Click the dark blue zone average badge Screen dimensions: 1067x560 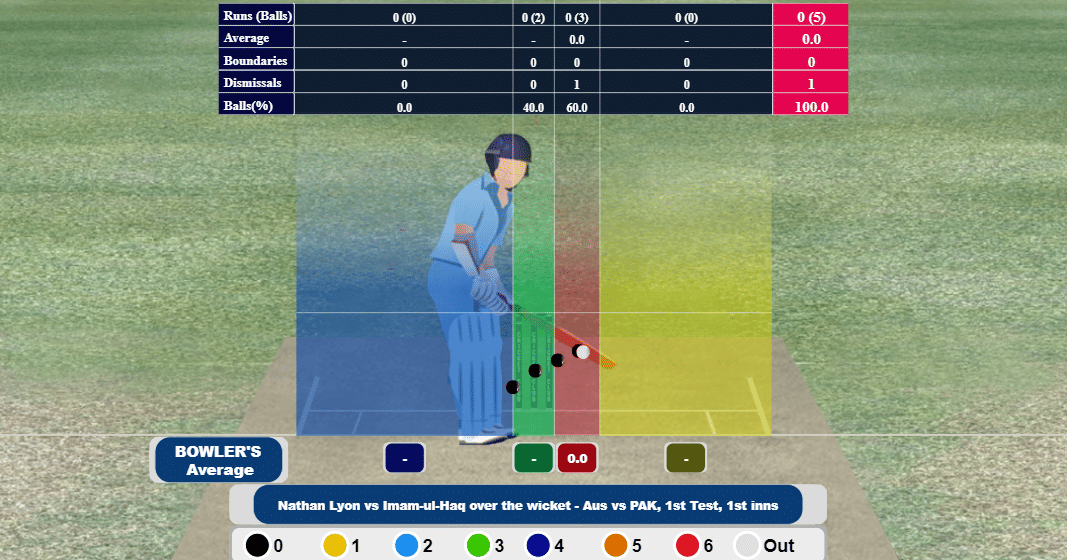405,458
